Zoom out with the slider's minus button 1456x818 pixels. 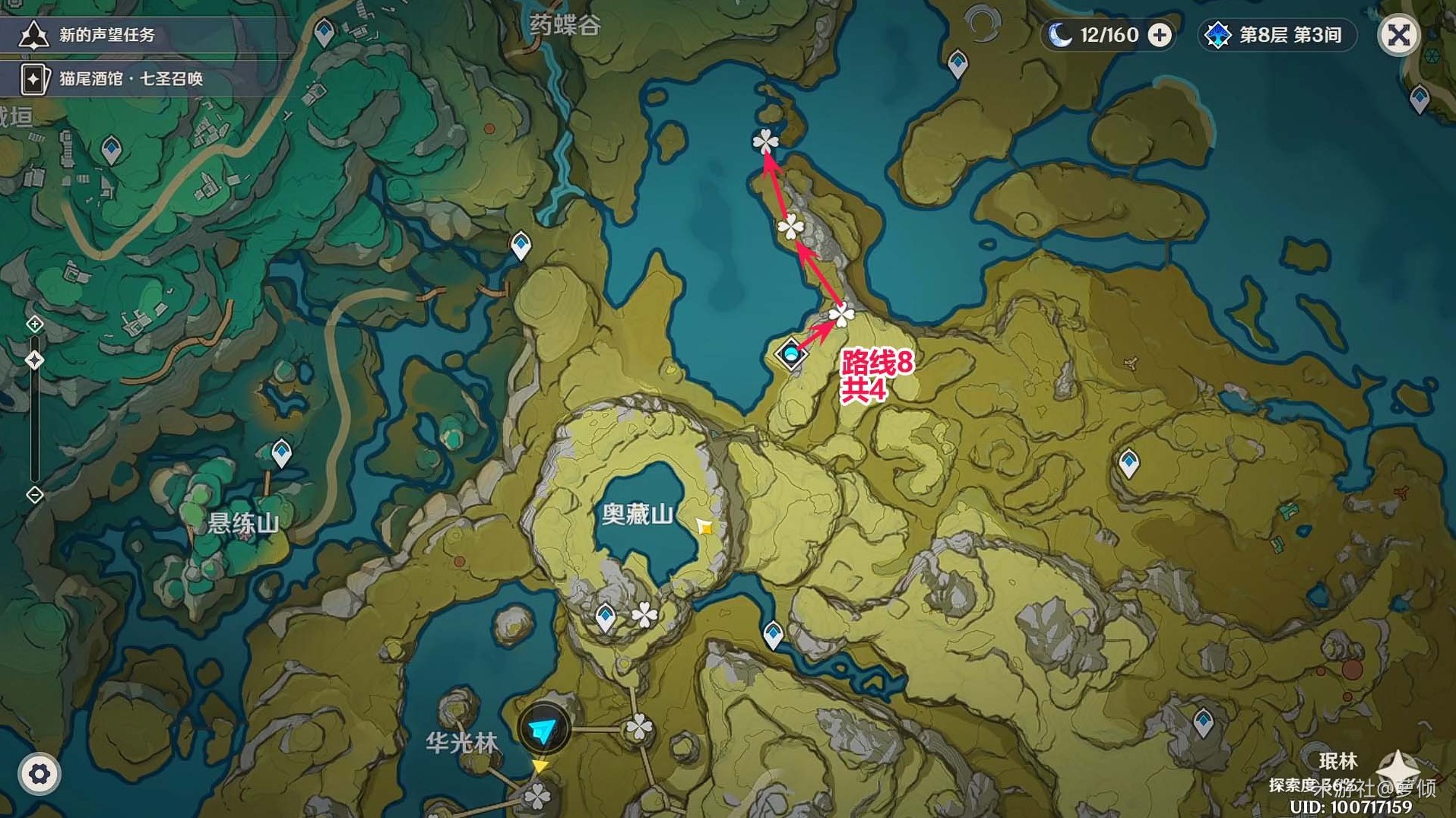point(35,496)
